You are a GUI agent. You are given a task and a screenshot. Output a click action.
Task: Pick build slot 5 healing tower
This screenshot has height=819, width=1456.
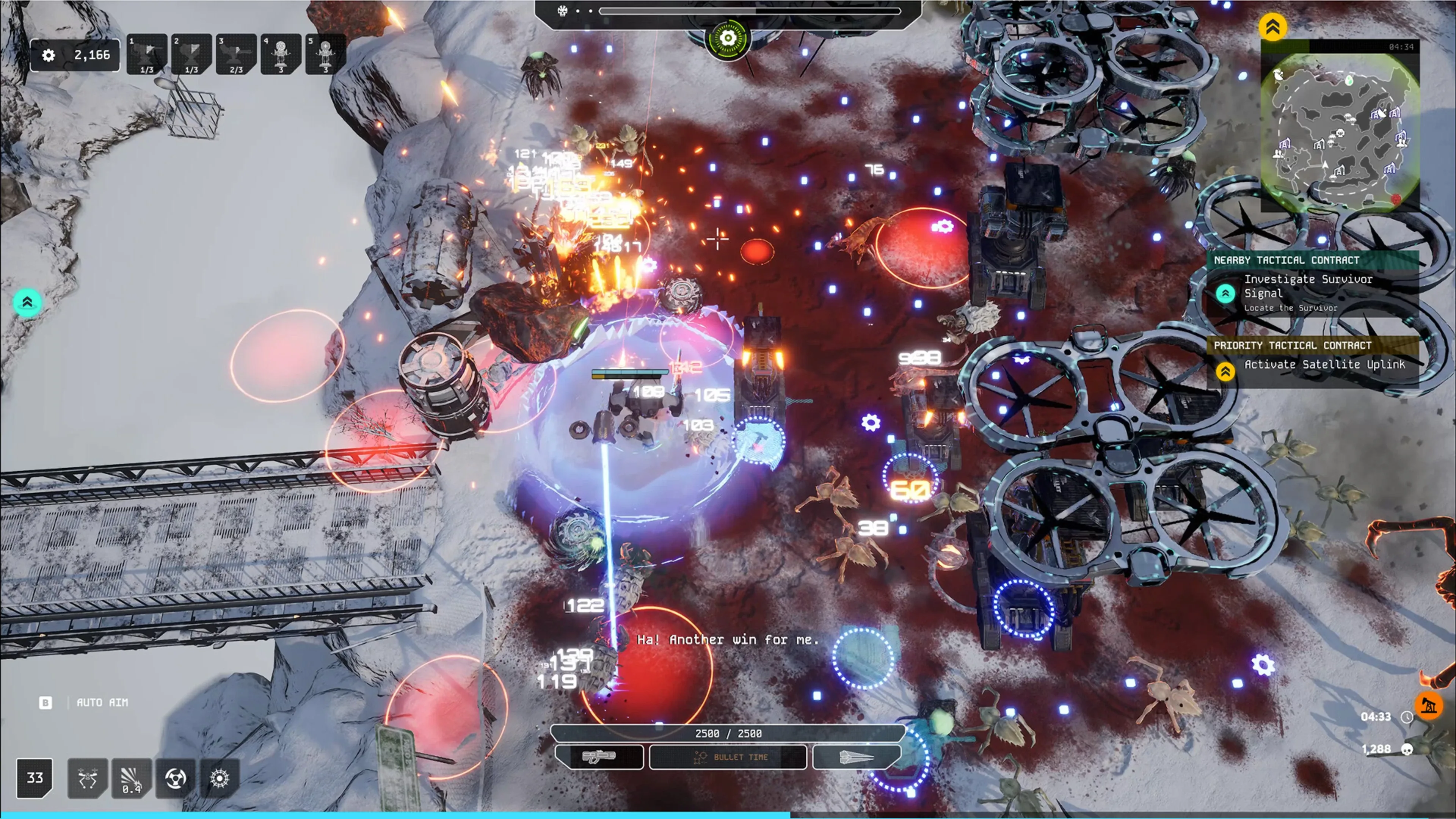[x=326, y=54]
